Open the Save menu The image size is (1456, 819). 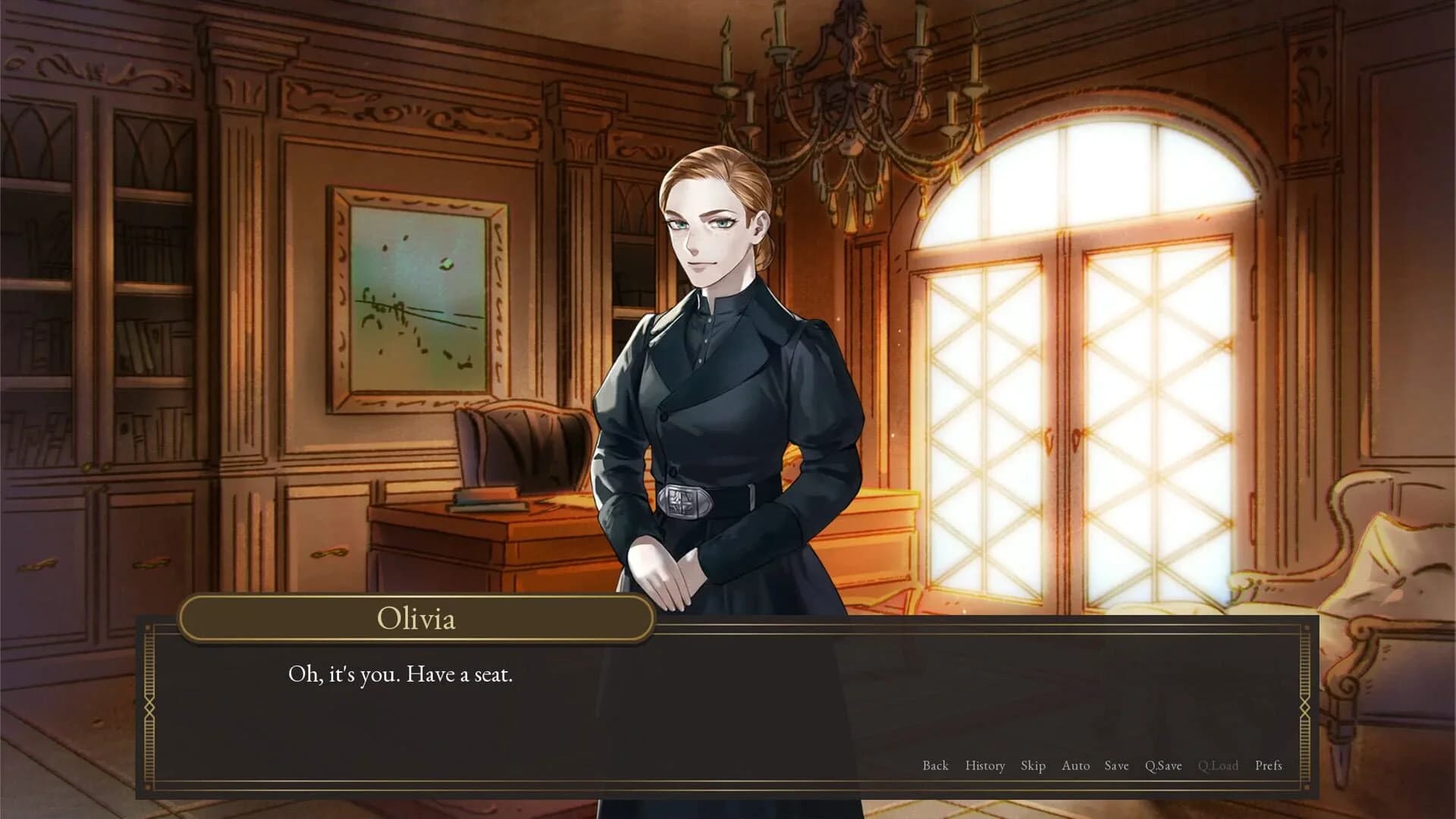[x=1117, y=766]
